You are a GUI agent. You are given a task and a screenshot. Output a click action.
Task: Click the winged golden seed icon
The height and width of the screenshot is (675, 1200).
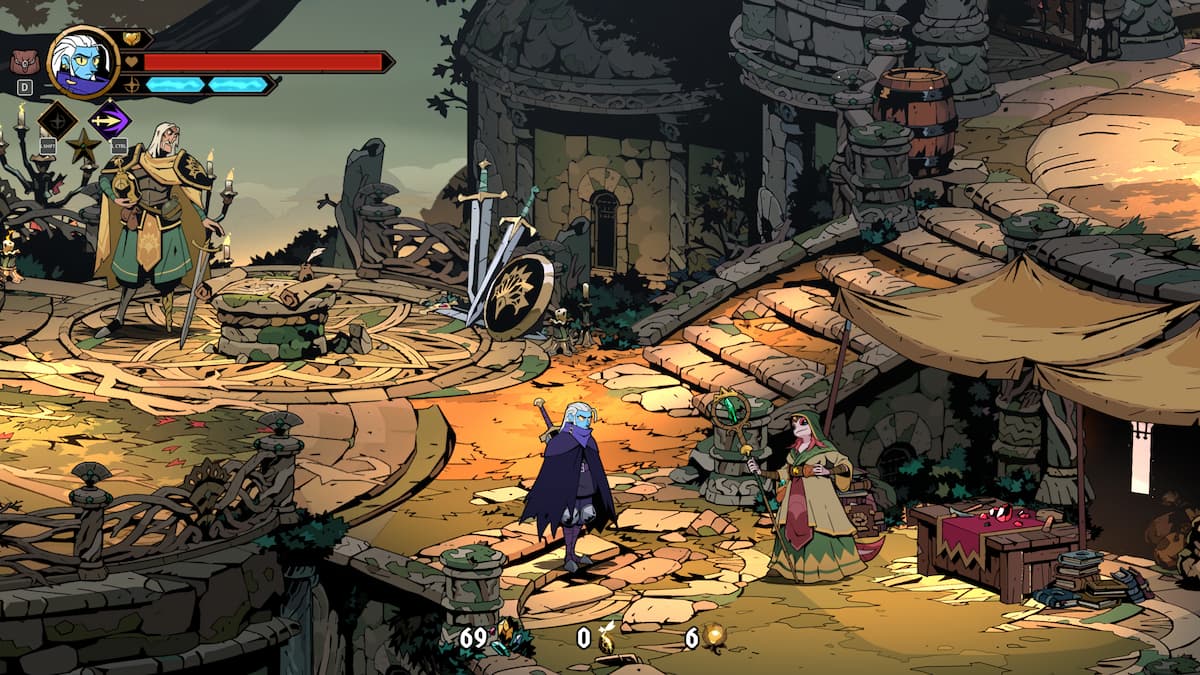607,637
